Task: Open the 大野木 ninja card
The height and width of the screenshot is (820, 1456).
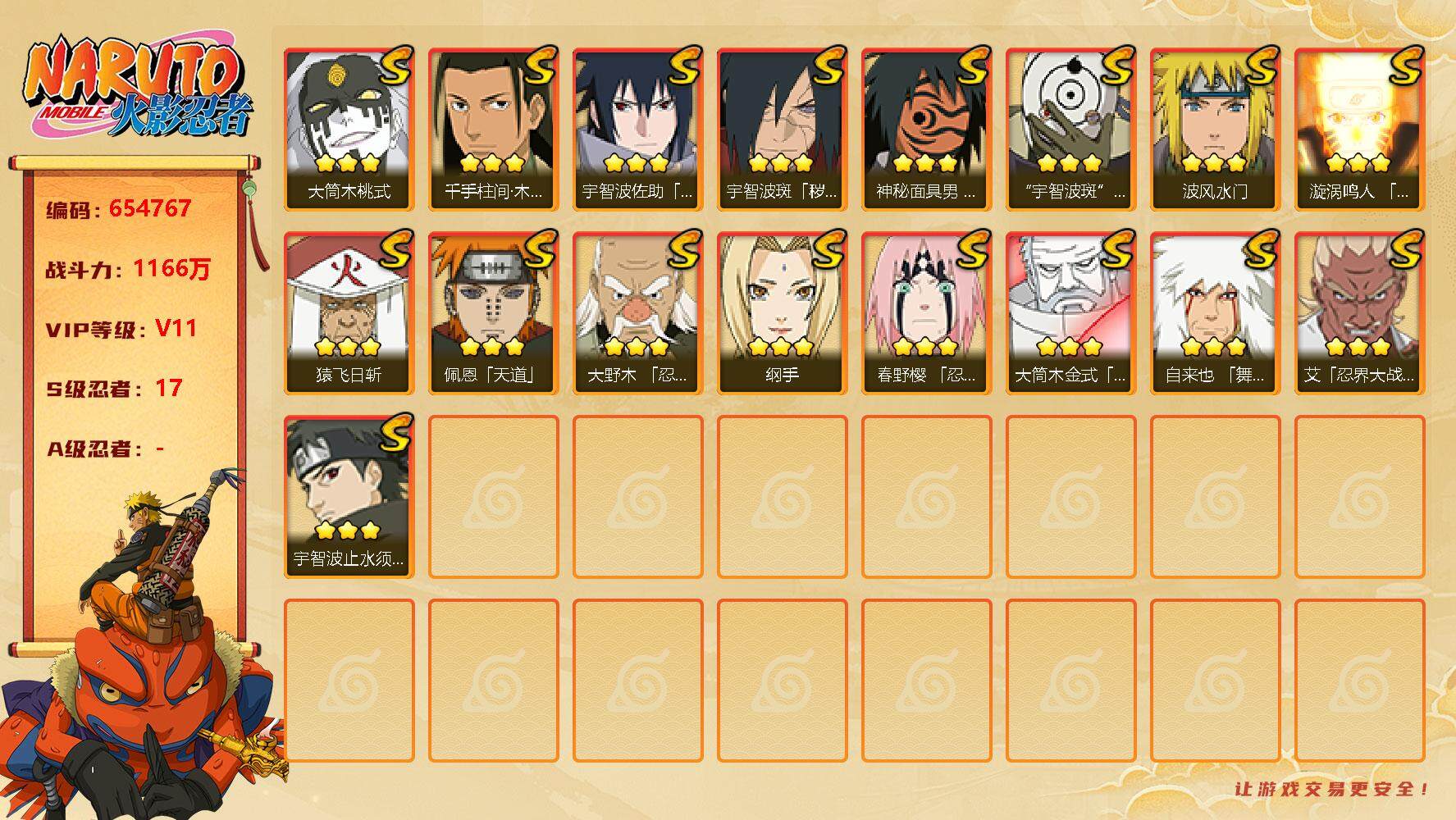Action: click(637, 312)
